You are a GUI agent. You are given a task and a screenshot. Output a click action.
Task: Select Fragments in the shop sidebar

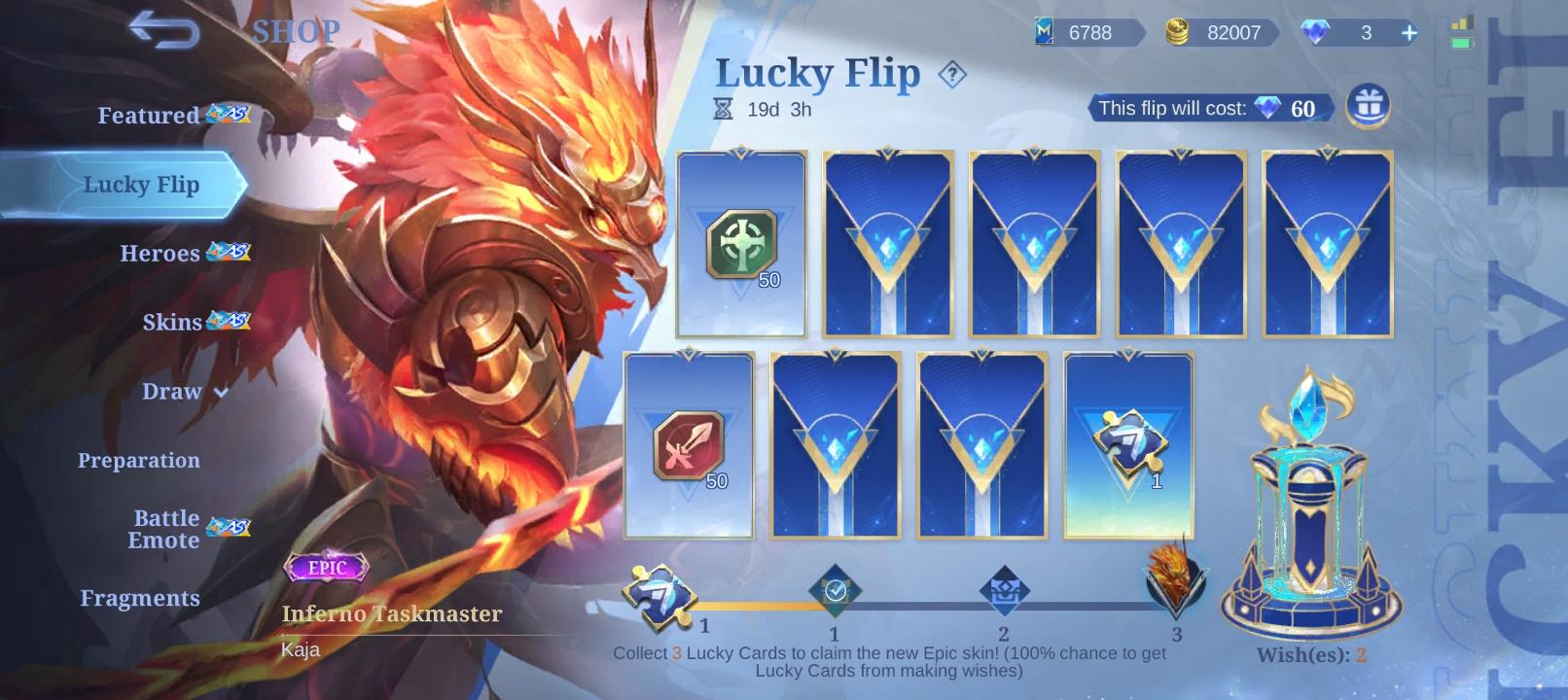point(141,598)
